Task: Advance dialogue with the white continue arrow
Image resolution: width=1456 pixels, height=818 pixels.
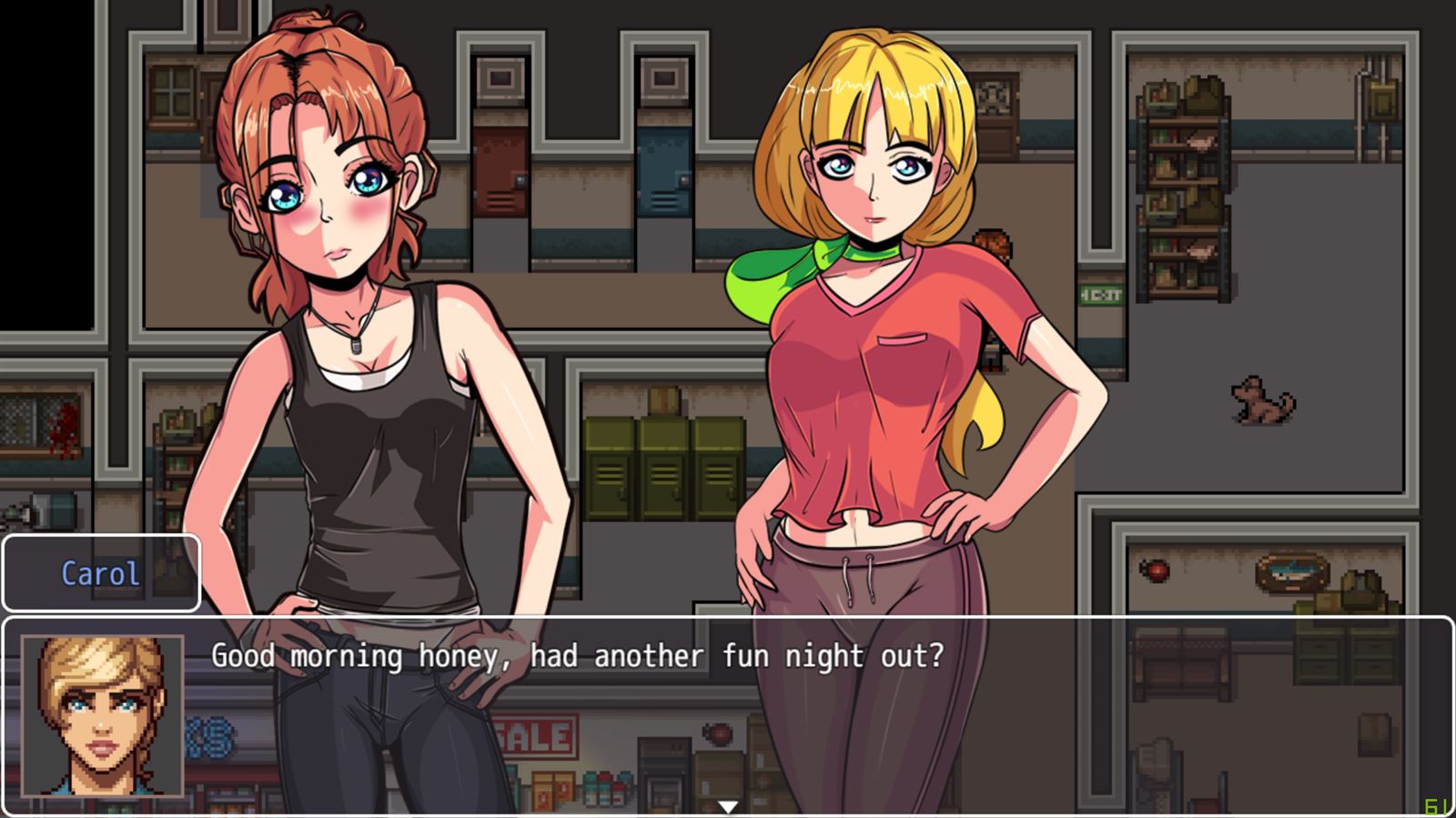Action: click(727, 806)
